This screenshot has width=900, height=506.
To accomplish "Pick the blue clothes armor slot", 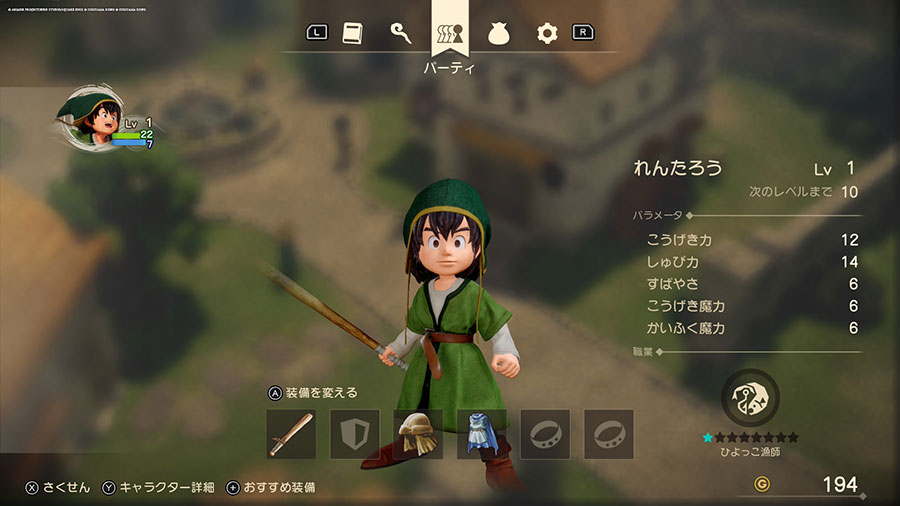I will pos(481,434).
